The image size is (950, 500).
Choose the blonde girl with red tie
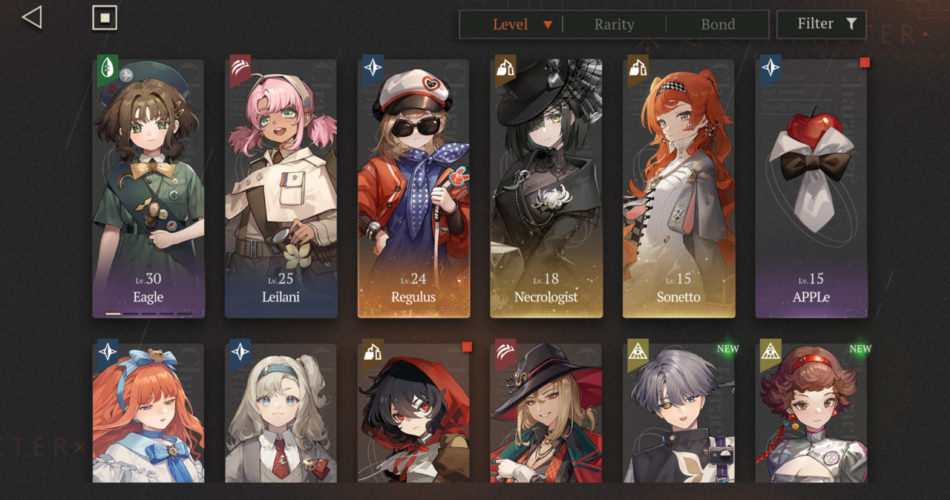coord(281,413)
